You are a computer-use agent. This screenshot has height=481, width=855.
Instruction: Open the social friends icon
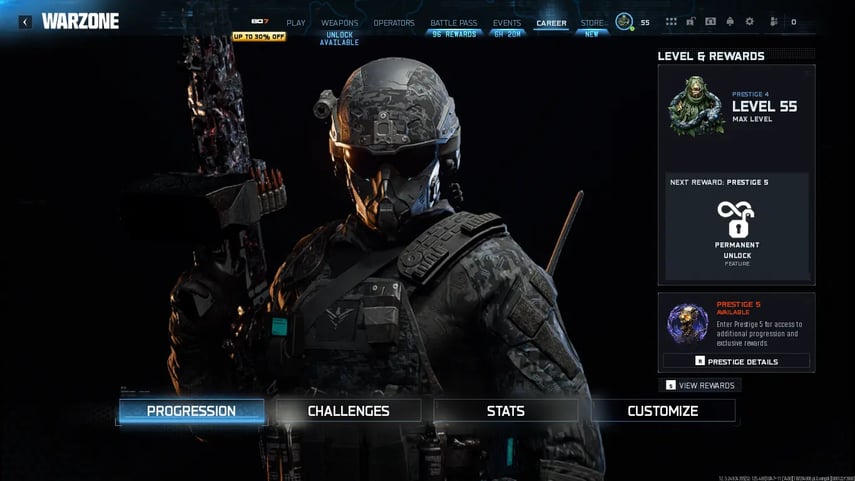[x=773, y=22]
